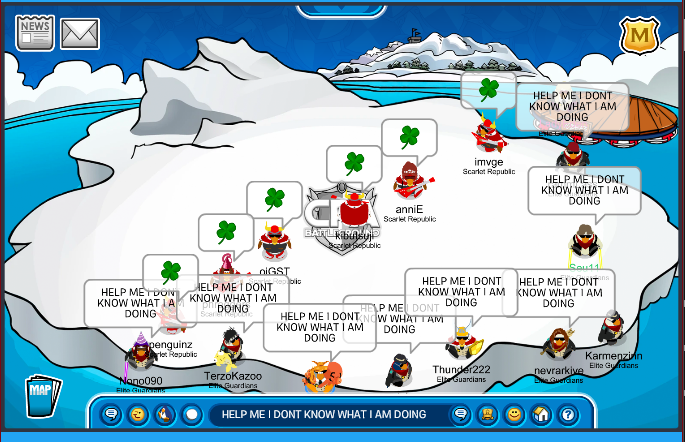Open the News newspaper
Image resolution: width=685 pixels, height=442 pixels.
[35, 34]
